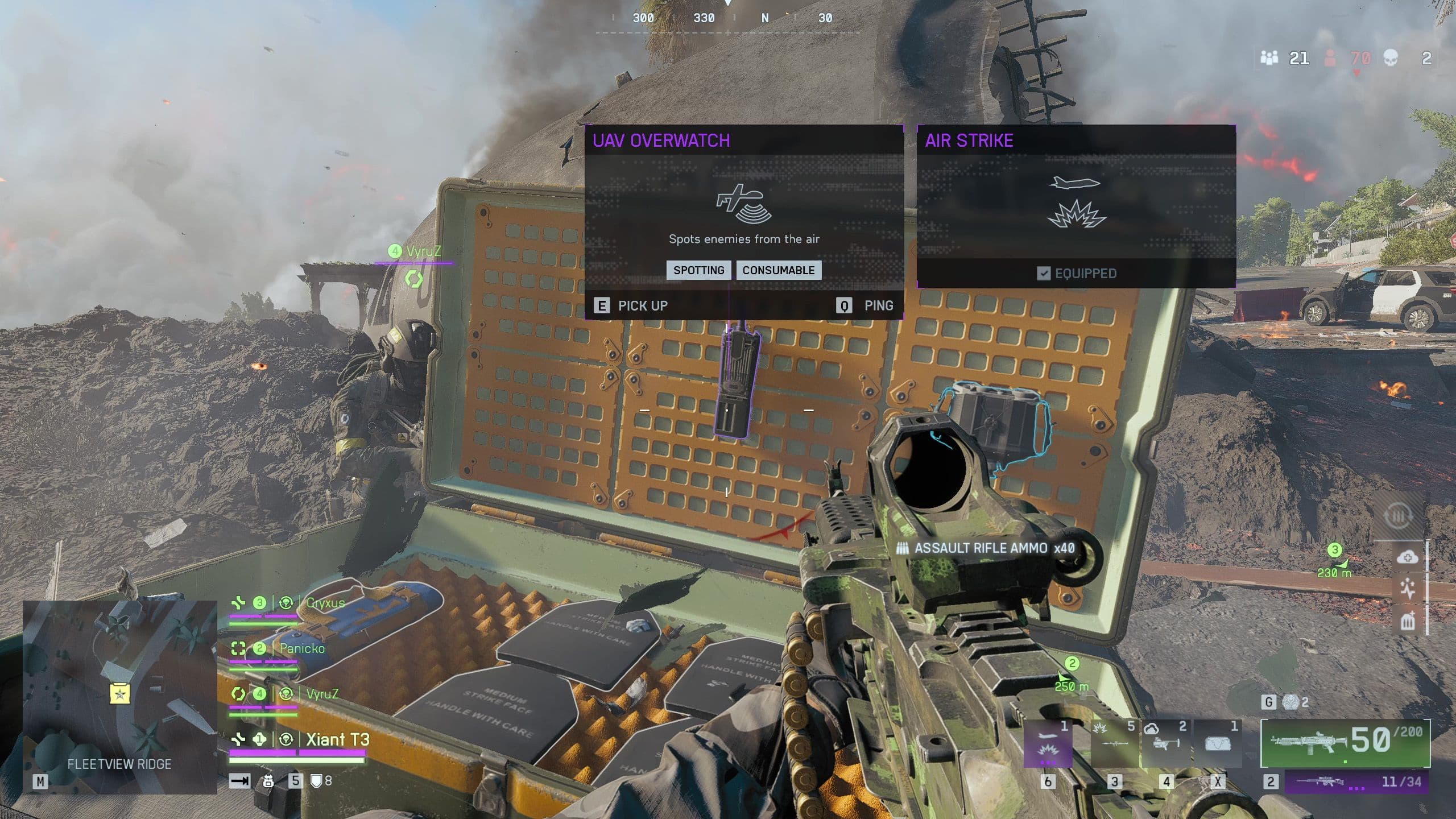Open the backpack inventory icon

pyautogui.click(x=268, y=781)
